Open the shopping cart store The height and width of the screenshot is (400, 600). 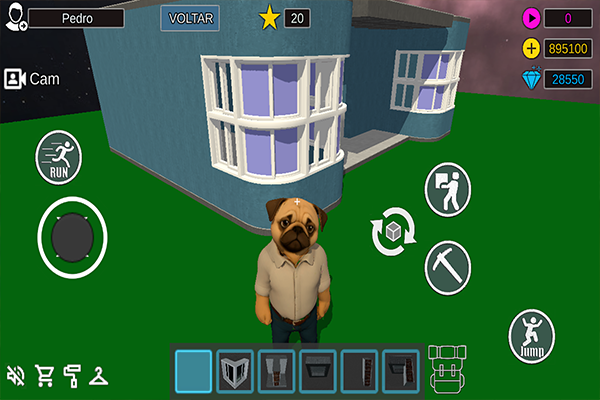[x=44, y=376]
